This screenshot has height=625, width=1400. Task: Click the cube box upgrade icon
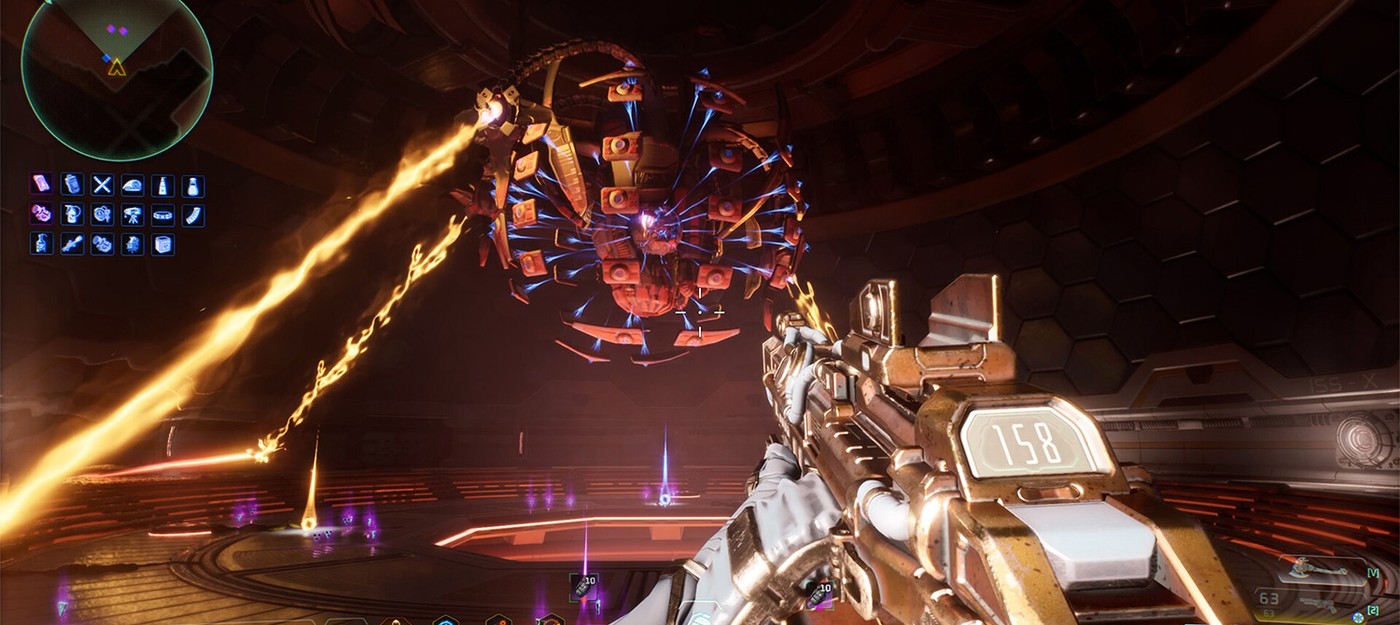pos(163,244)
